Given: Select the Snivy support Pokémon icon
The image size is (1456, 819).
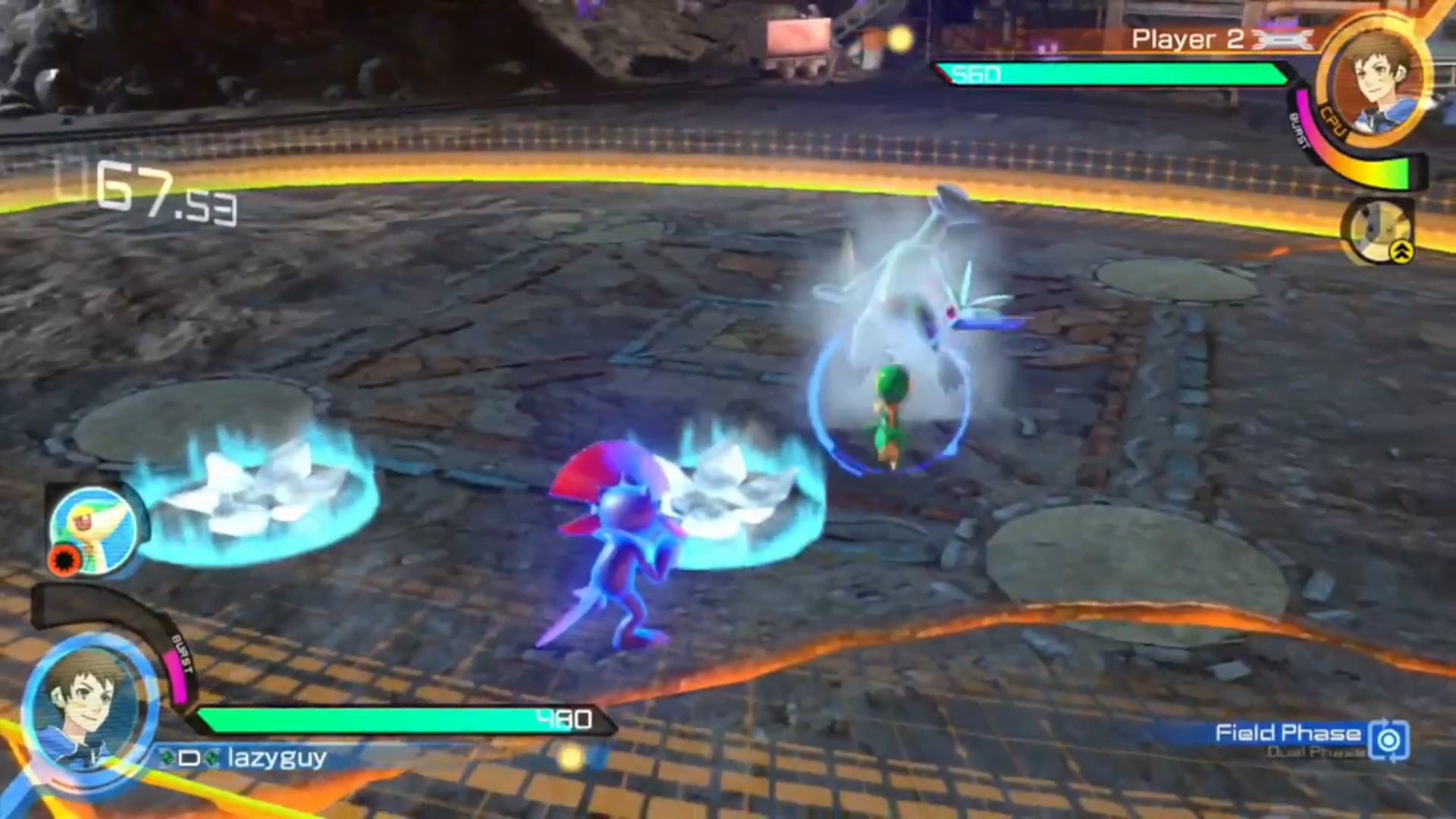Looking at the screenshot, I should 94,528.
